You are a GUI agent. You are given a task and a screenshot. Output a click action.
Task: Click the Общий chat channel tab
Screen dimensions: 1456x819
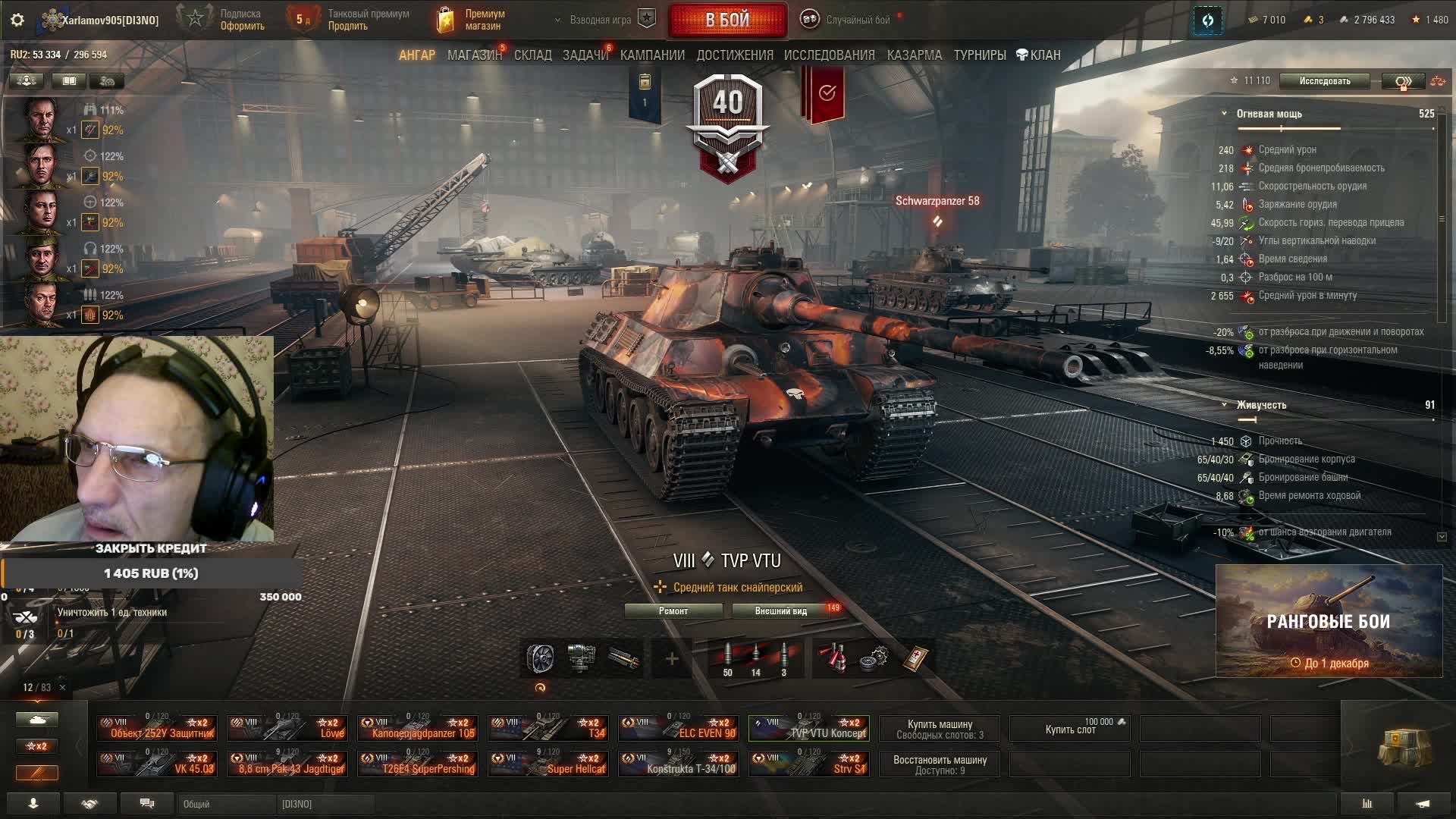[x=226, y=804]
